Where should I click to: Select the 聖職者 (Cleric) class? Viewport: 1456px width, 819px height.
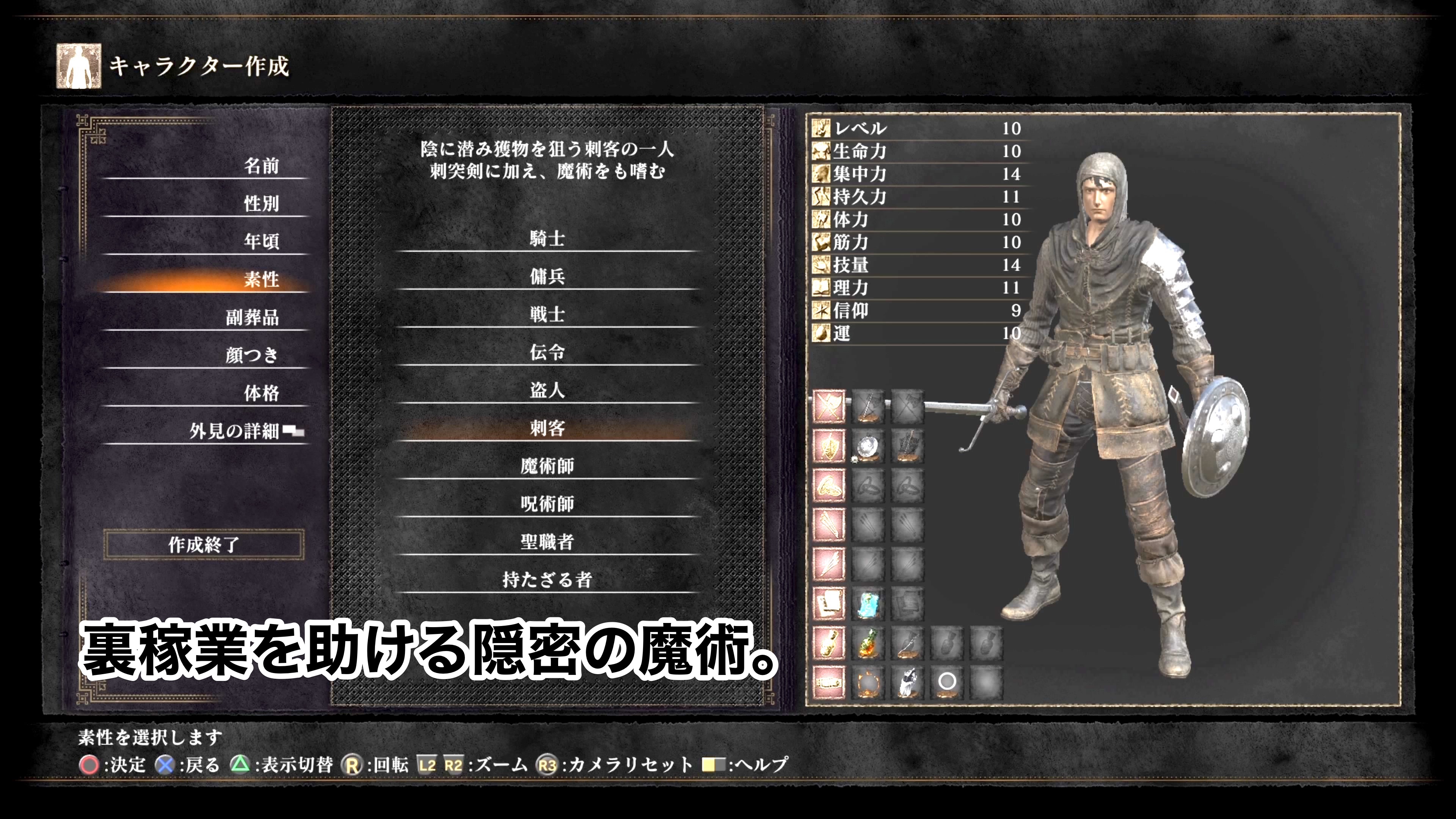click(x=546, y=541)
